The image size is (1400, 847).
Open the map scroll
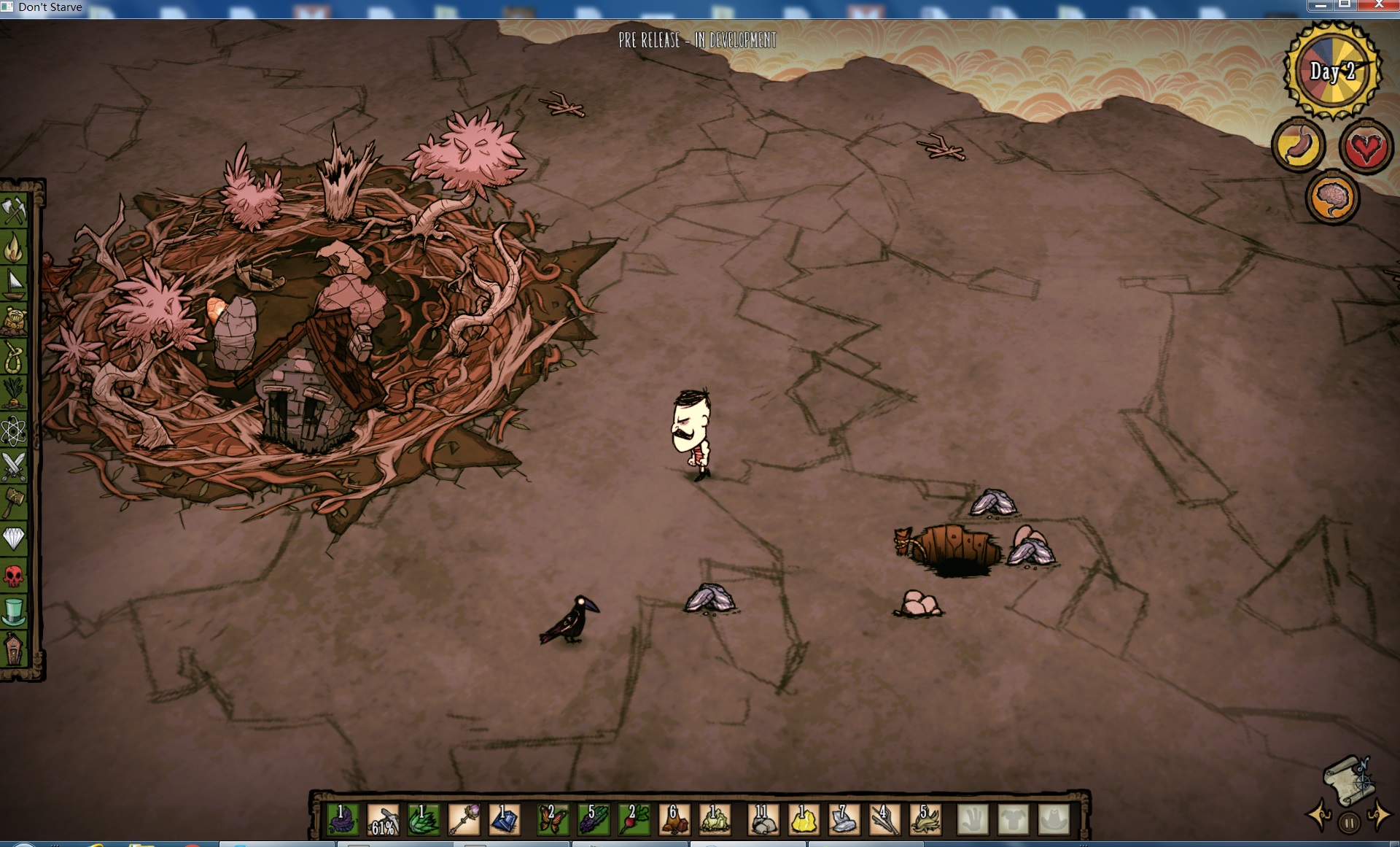(1349, 781)
